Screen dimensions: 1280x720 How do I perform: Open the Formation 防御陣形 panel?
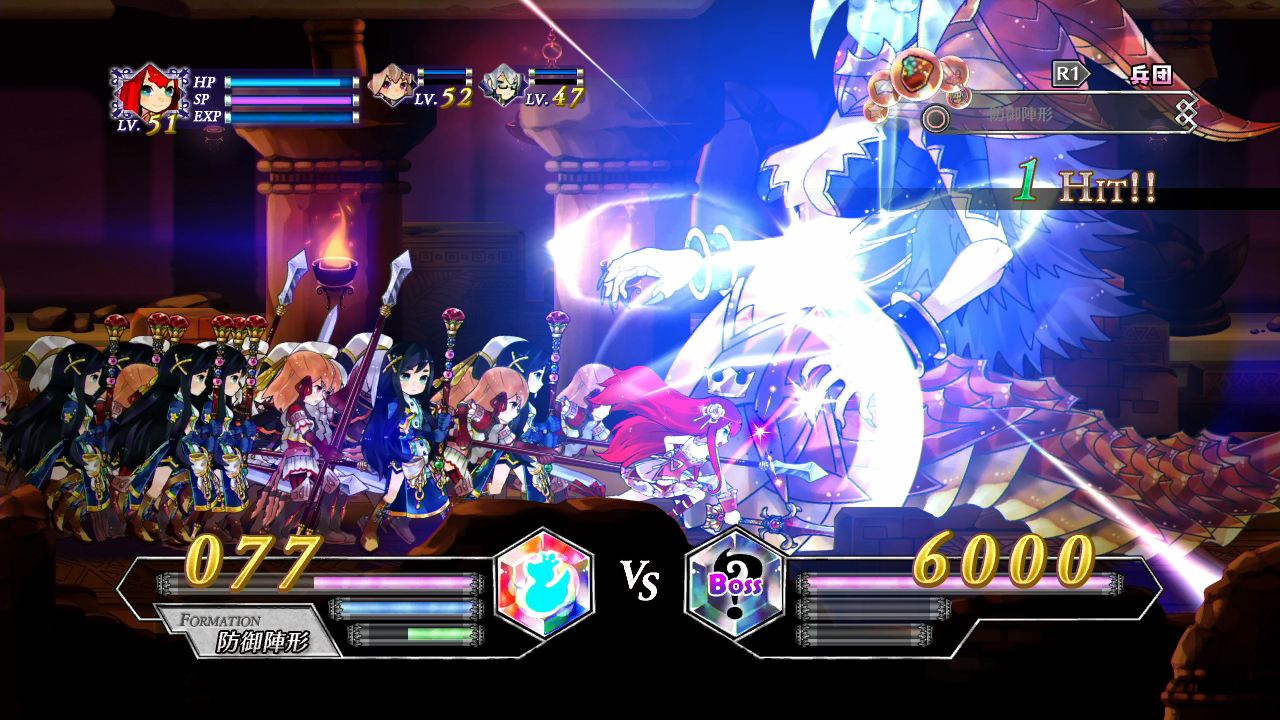pyautogui.click(x=250, y=632)
